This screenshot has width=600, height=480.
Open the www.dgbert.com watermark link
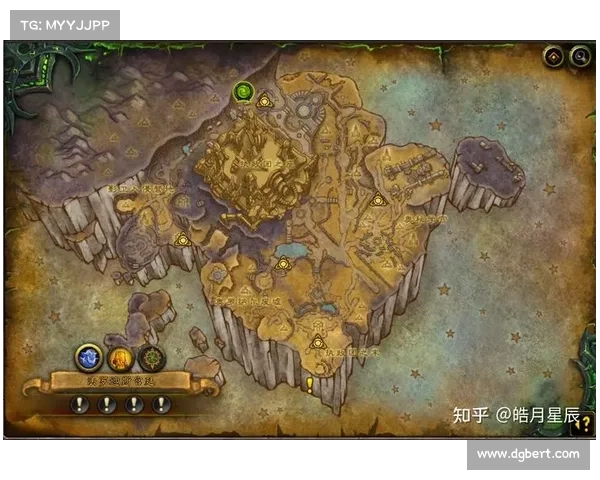click(527, 454)
